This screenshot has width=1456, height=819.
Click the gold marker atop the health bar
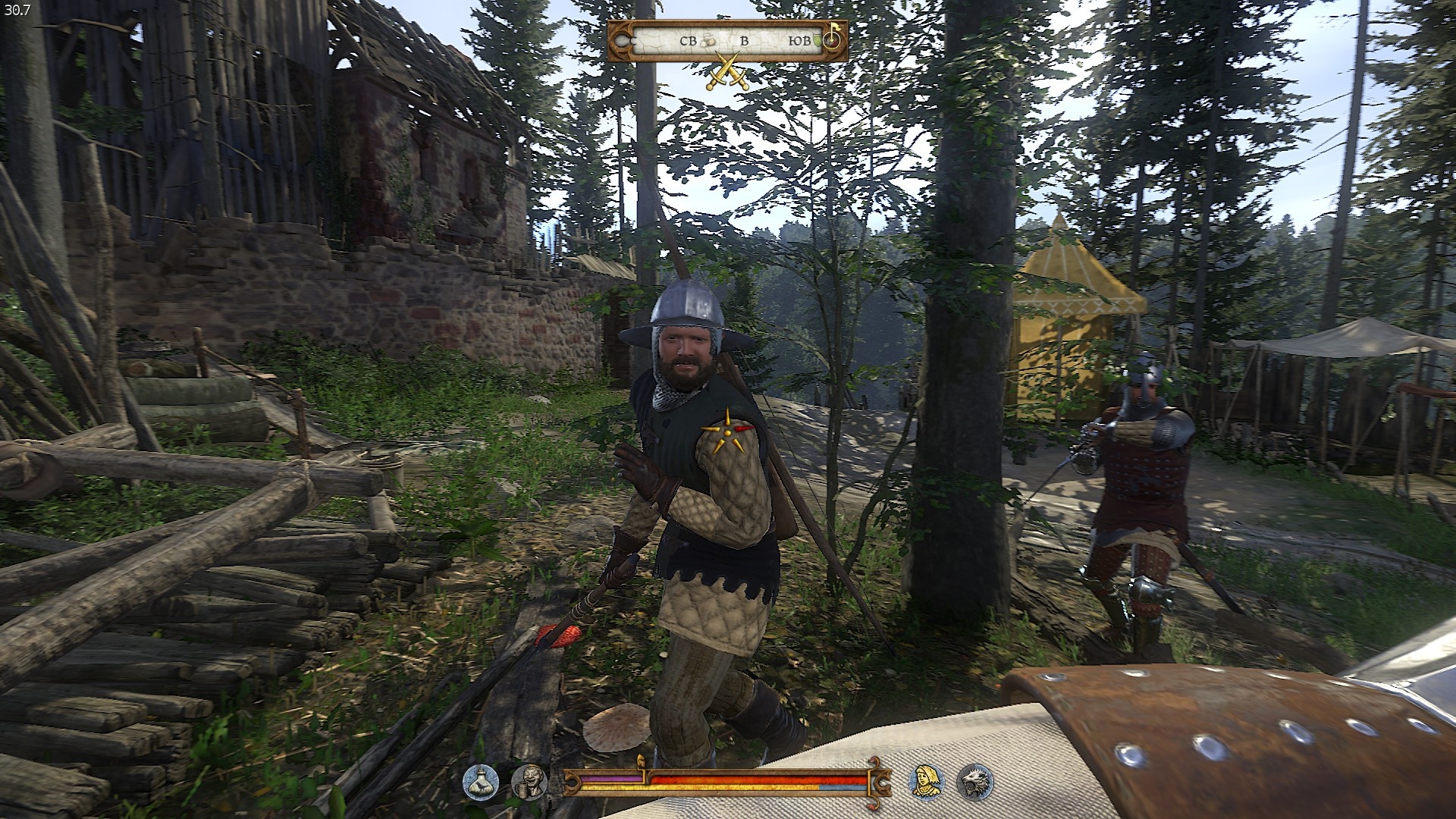point(642,761)
